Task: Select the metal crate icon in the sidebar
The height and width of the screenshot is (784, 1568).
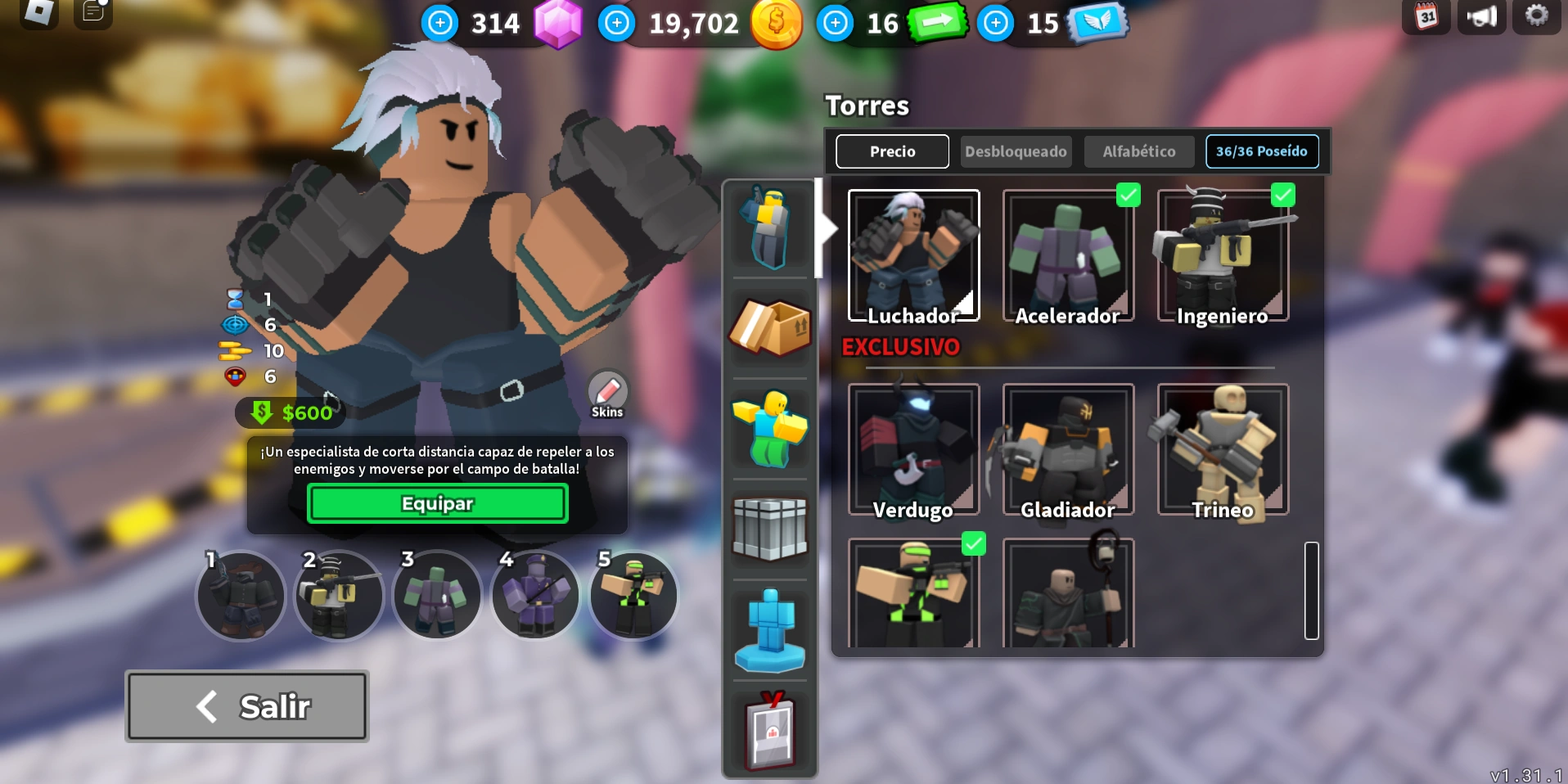Action: click(769, 529)
